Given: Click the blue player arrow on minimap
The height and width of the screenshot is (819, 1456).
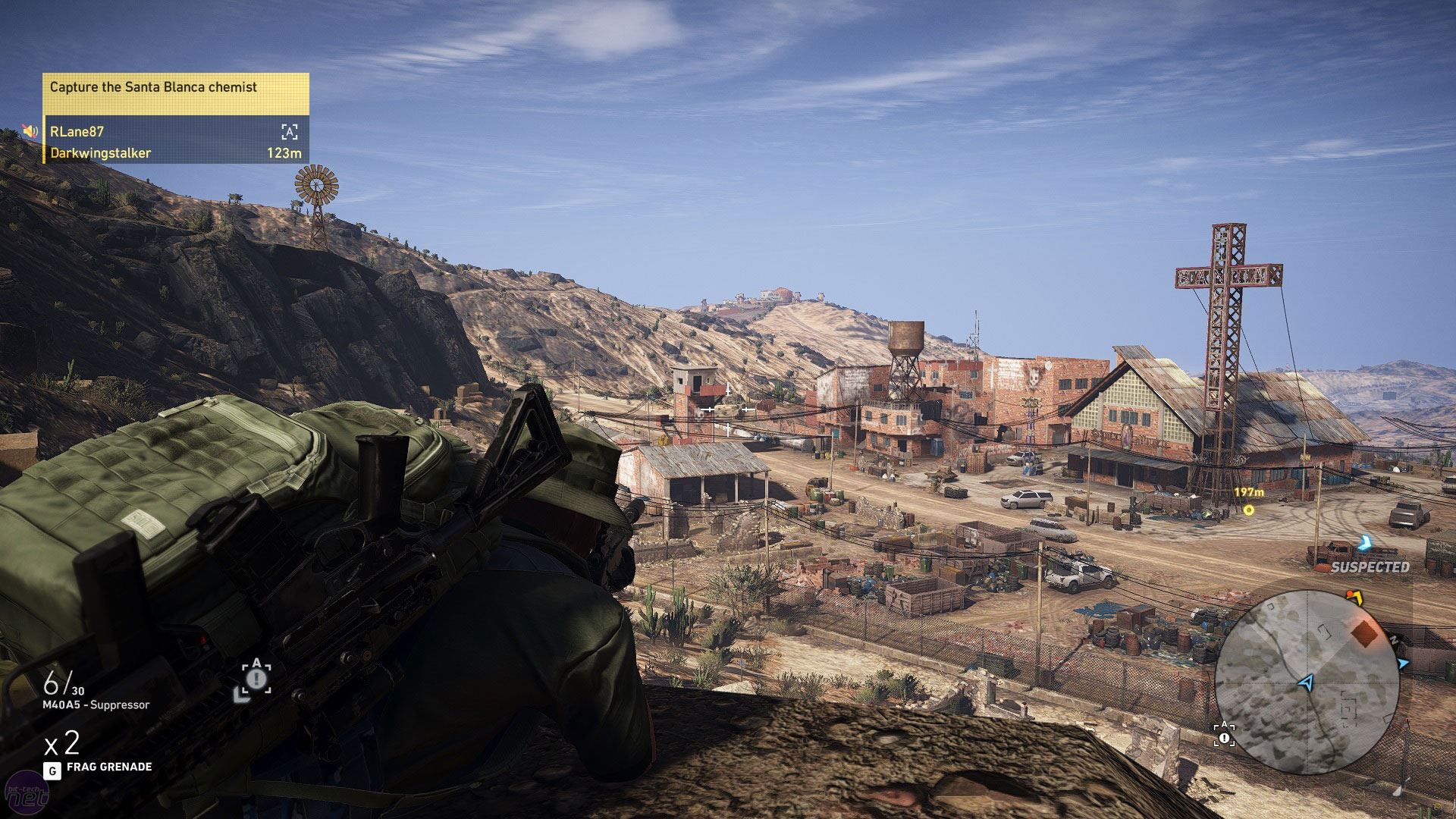Looking at the screenshot, I should (x=1305, y=683).
